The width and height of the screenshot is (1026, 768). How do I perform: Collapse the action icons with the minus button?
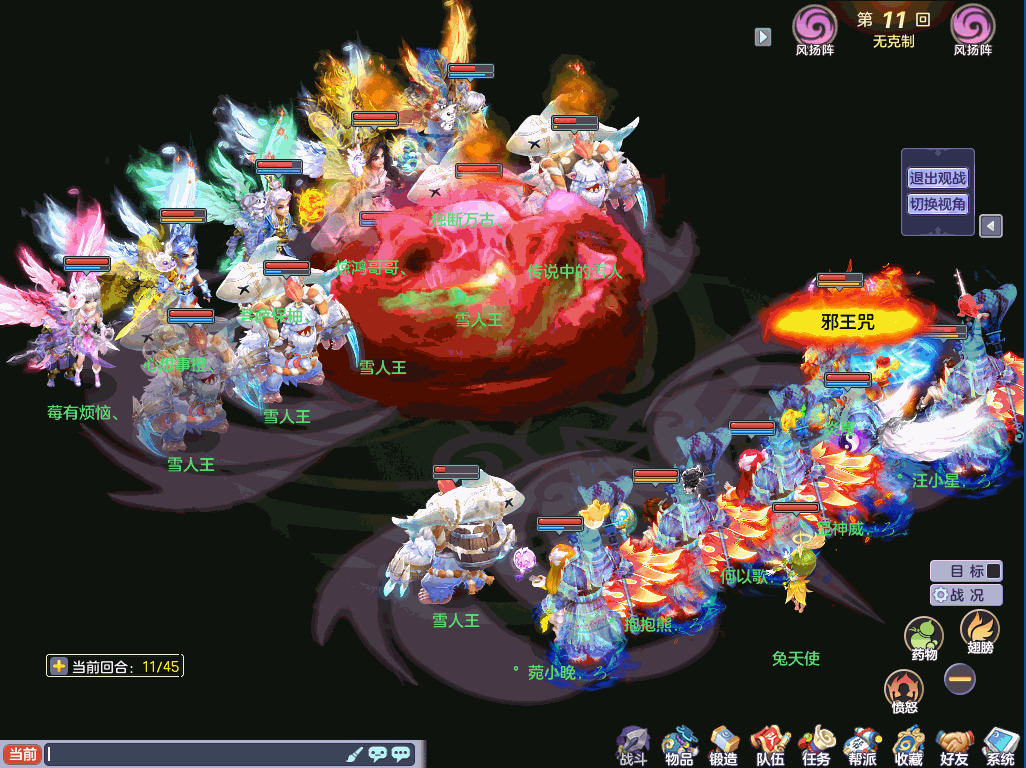[960, 679]
